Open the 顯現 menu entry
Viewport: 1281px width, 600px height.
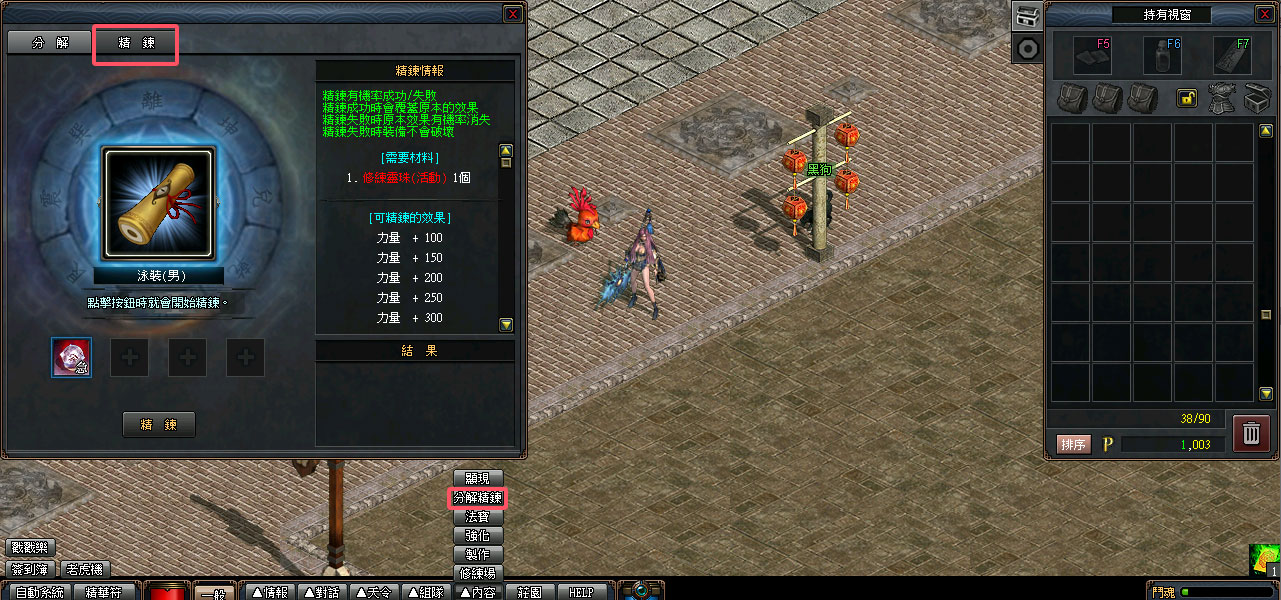(x=478, y=478)
